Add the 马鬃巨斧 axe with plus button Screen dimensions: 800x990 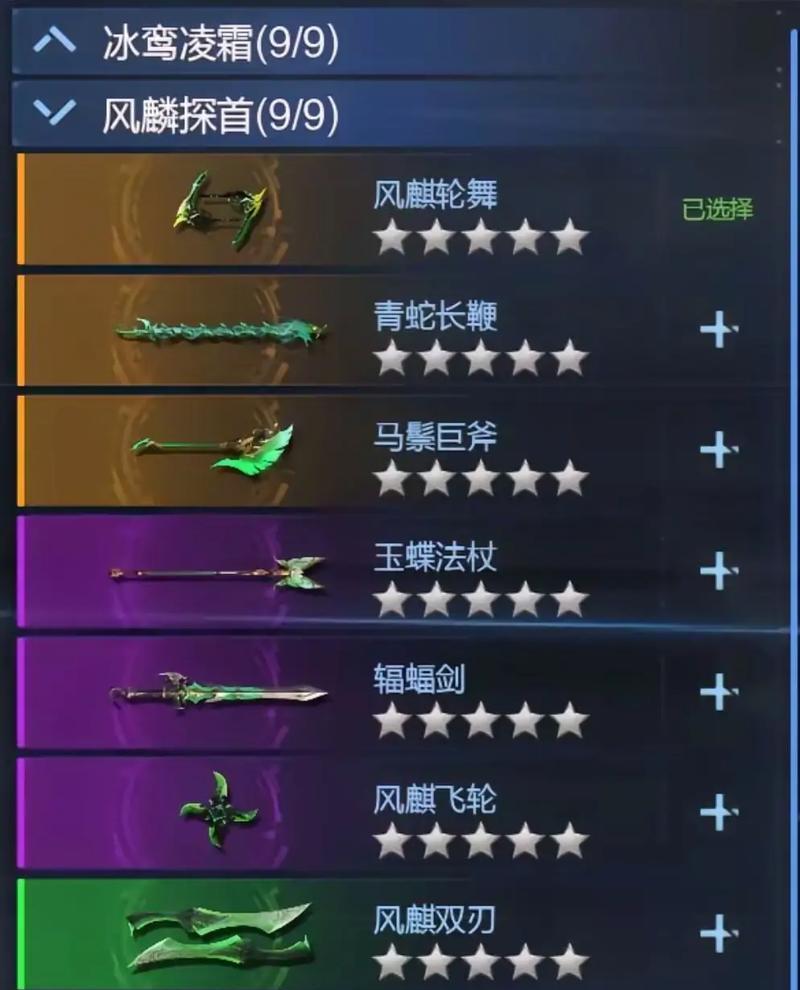718,449
